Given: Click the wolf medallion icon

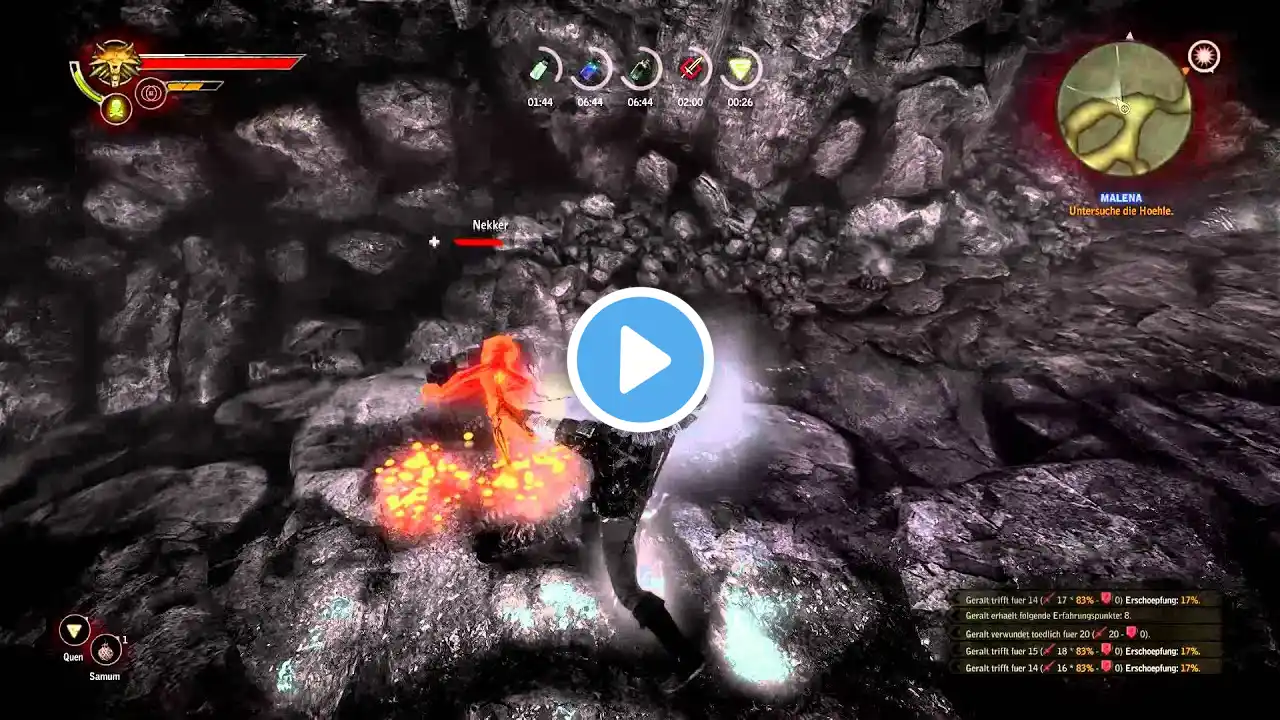Looking at the screenshot, I should tap(115, 64).
